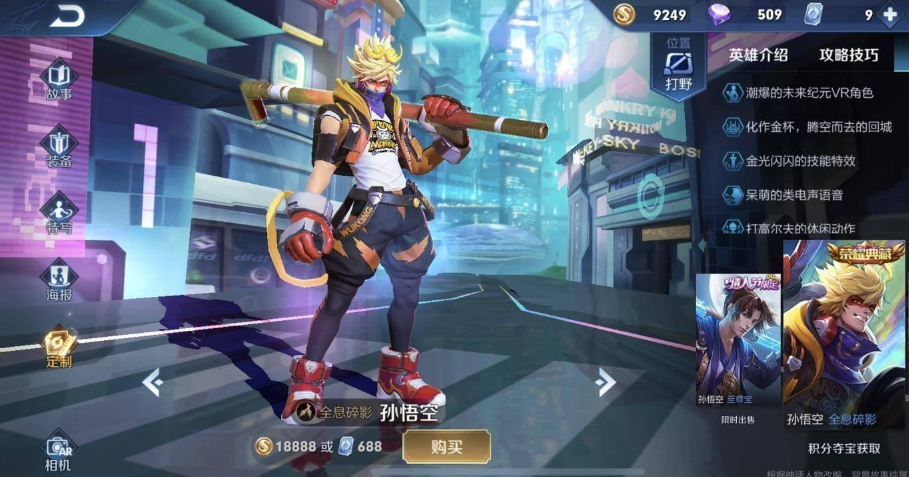Switch to the next skin arrow
Screen dimensions: 909x477
coord(605,381)
